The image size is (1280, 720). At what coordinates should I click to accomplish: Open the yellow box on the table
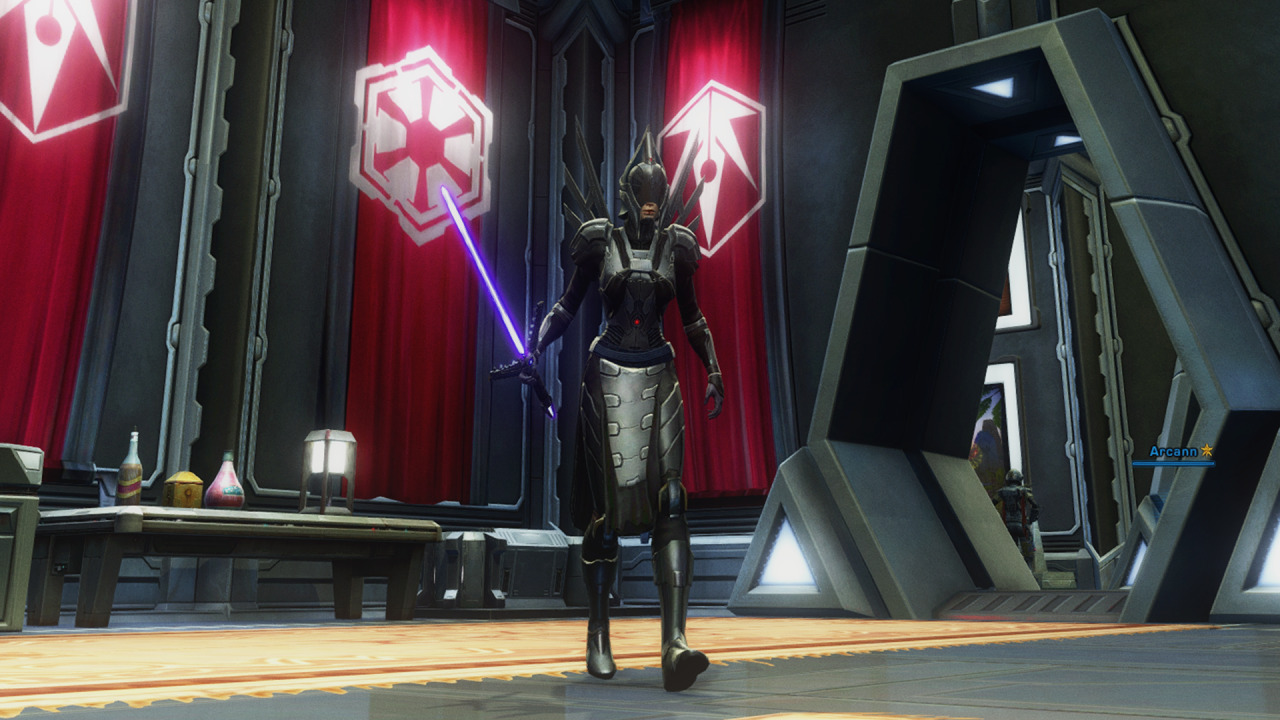point(185,488)
